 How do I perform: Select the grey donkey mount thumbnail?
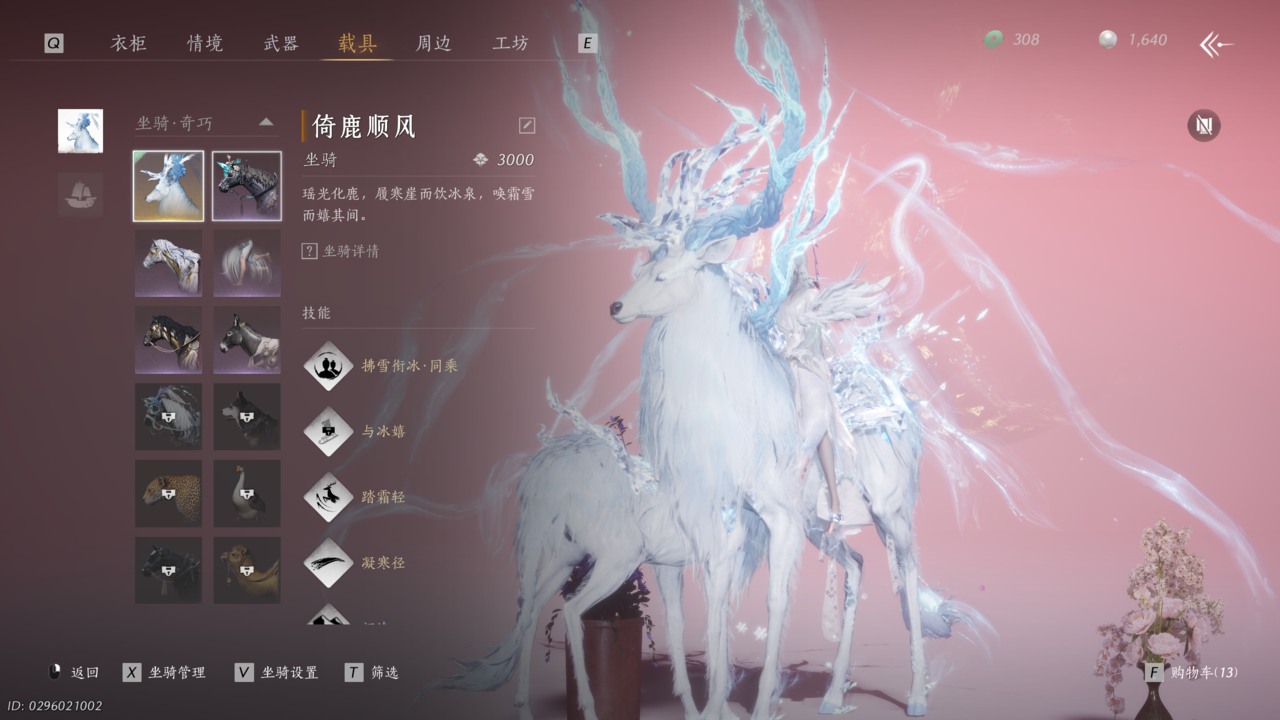[246, 340]
